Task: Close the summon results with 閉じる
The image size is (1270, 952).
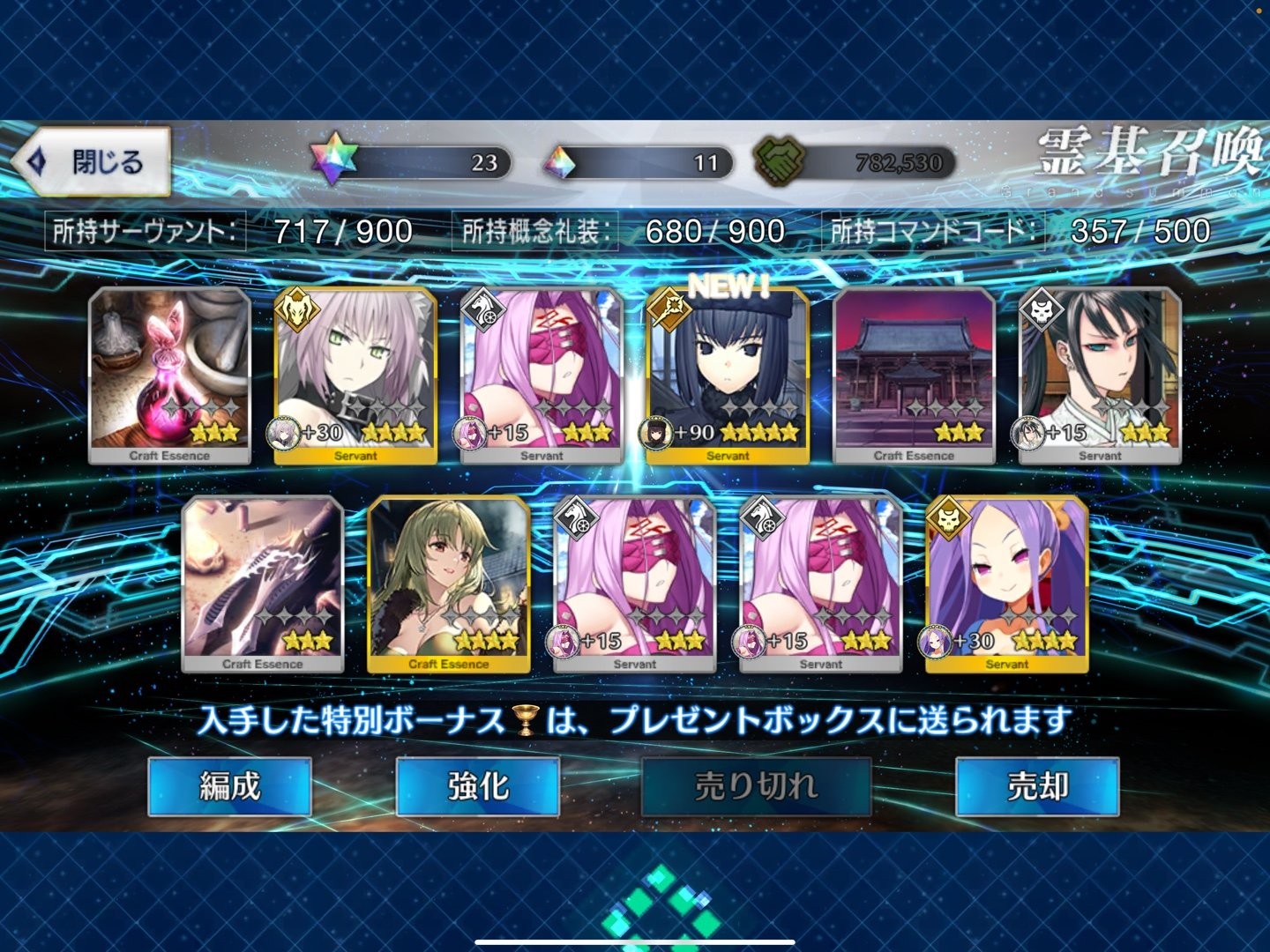Action: (93, 162)
